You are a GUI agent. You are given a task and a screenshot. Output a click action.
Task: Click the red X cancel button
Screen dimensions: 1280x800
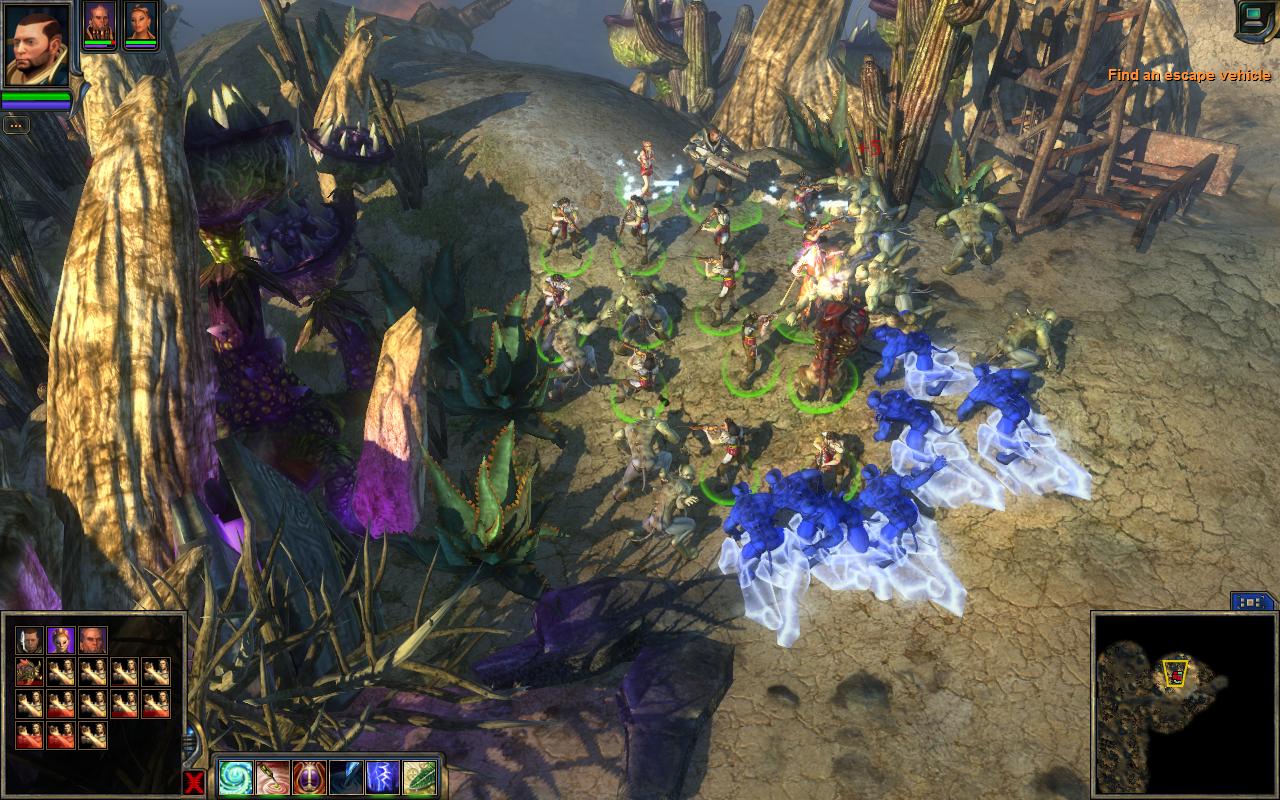194,781
